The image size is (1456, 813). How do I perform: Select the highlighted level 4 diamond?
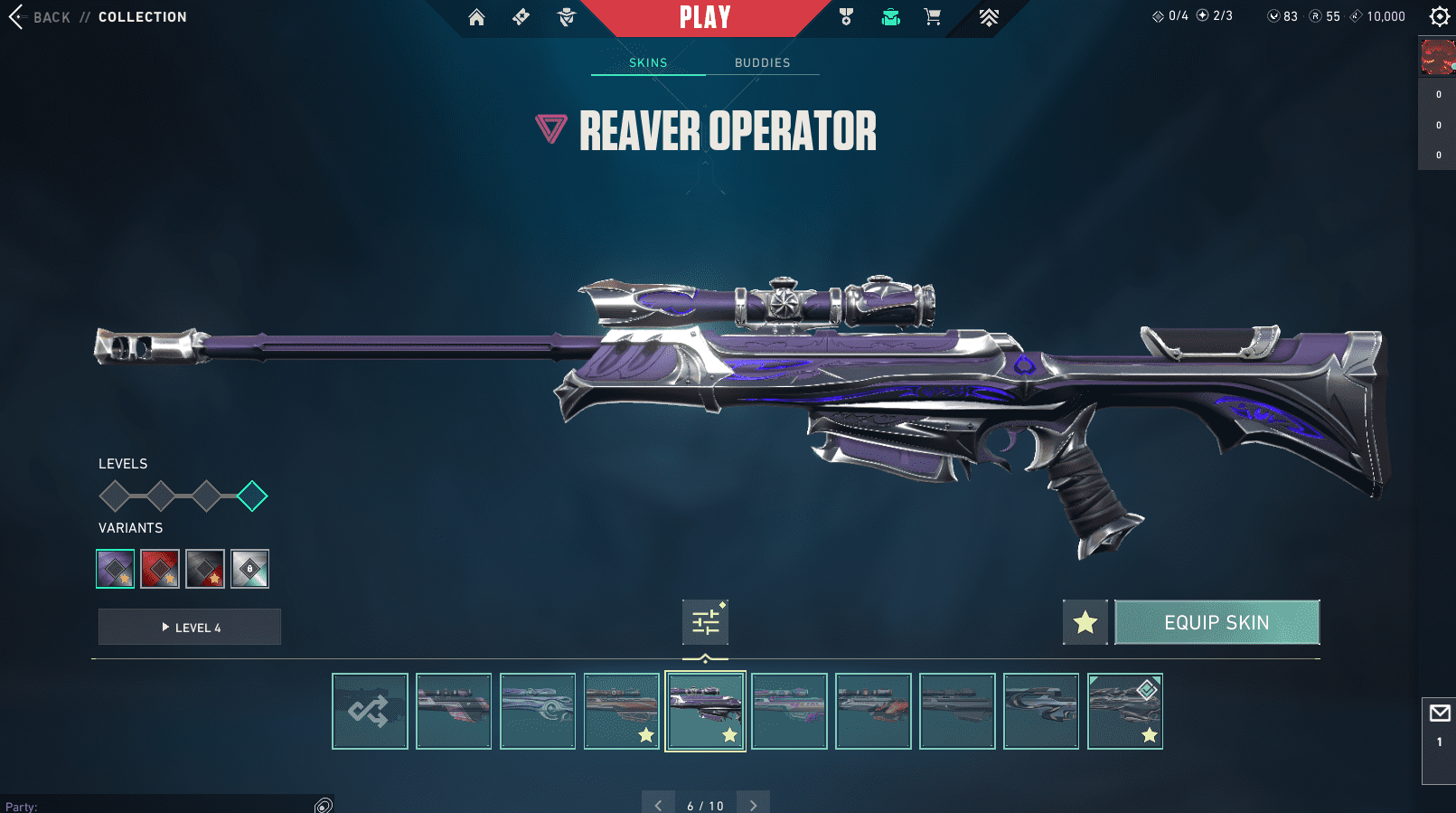[x=252, y=496]
